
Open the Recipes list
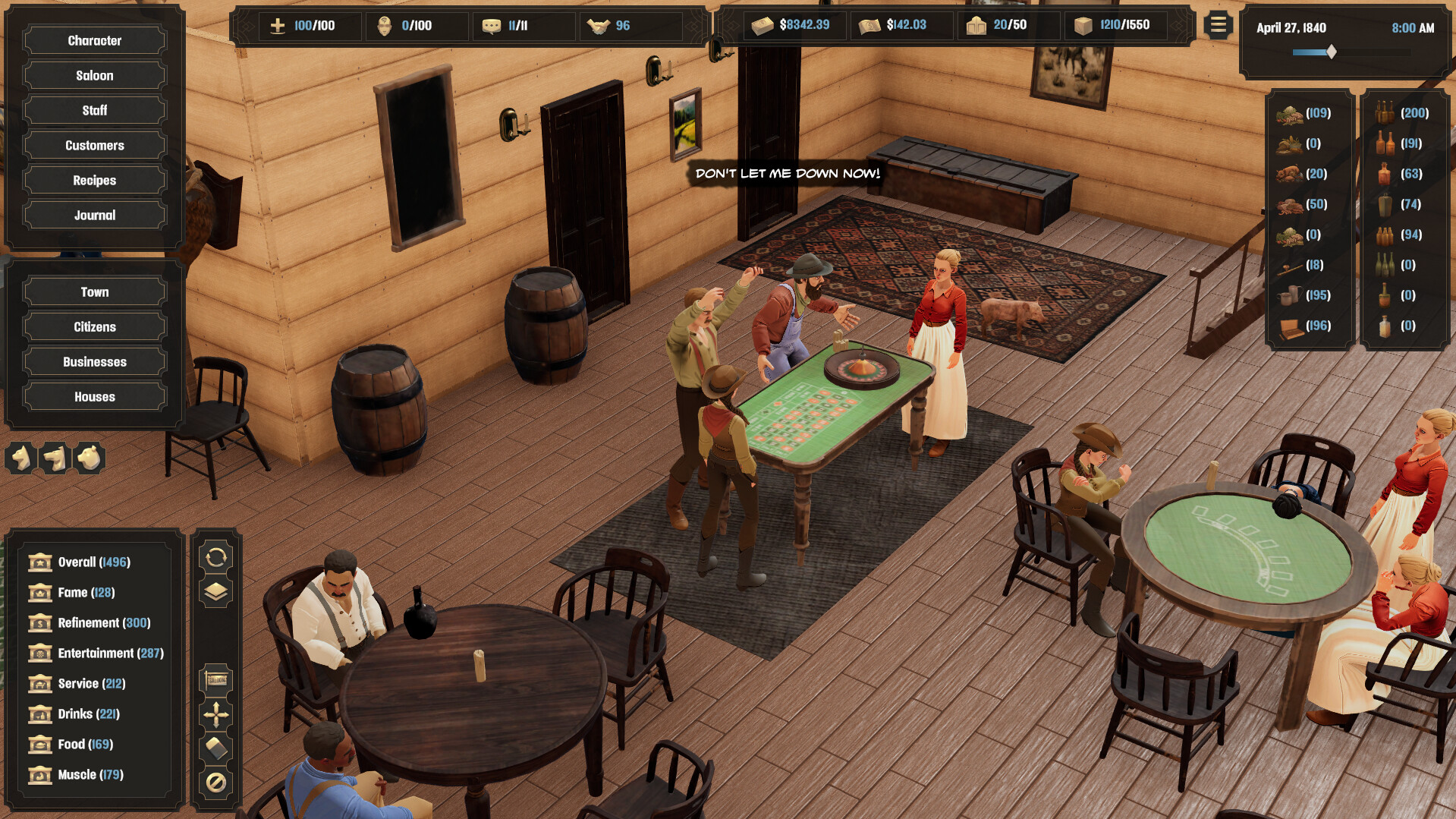[93, 180]
